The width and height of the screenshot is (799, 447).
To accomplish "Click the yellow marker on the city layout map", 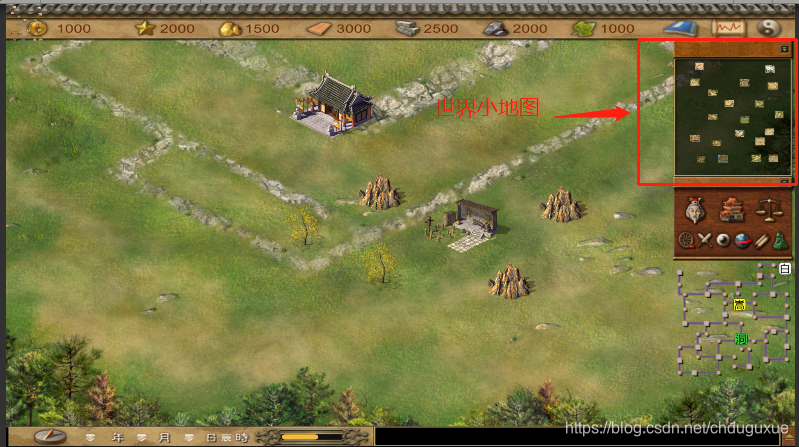I will coord(739,304).
